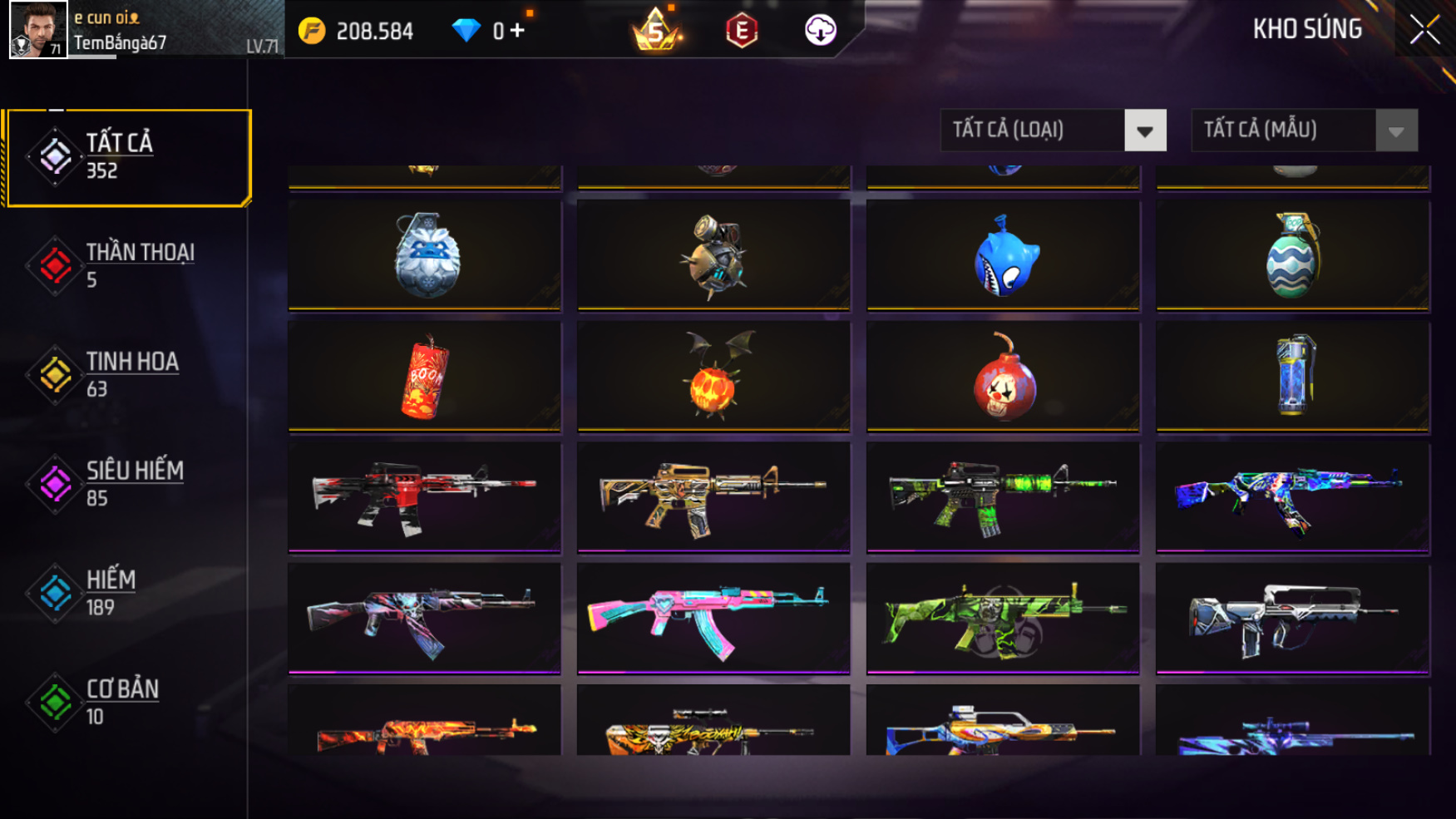Select the pink heart AK skin
This screenshot has height=819, width=1456.
tap(713, 618)
